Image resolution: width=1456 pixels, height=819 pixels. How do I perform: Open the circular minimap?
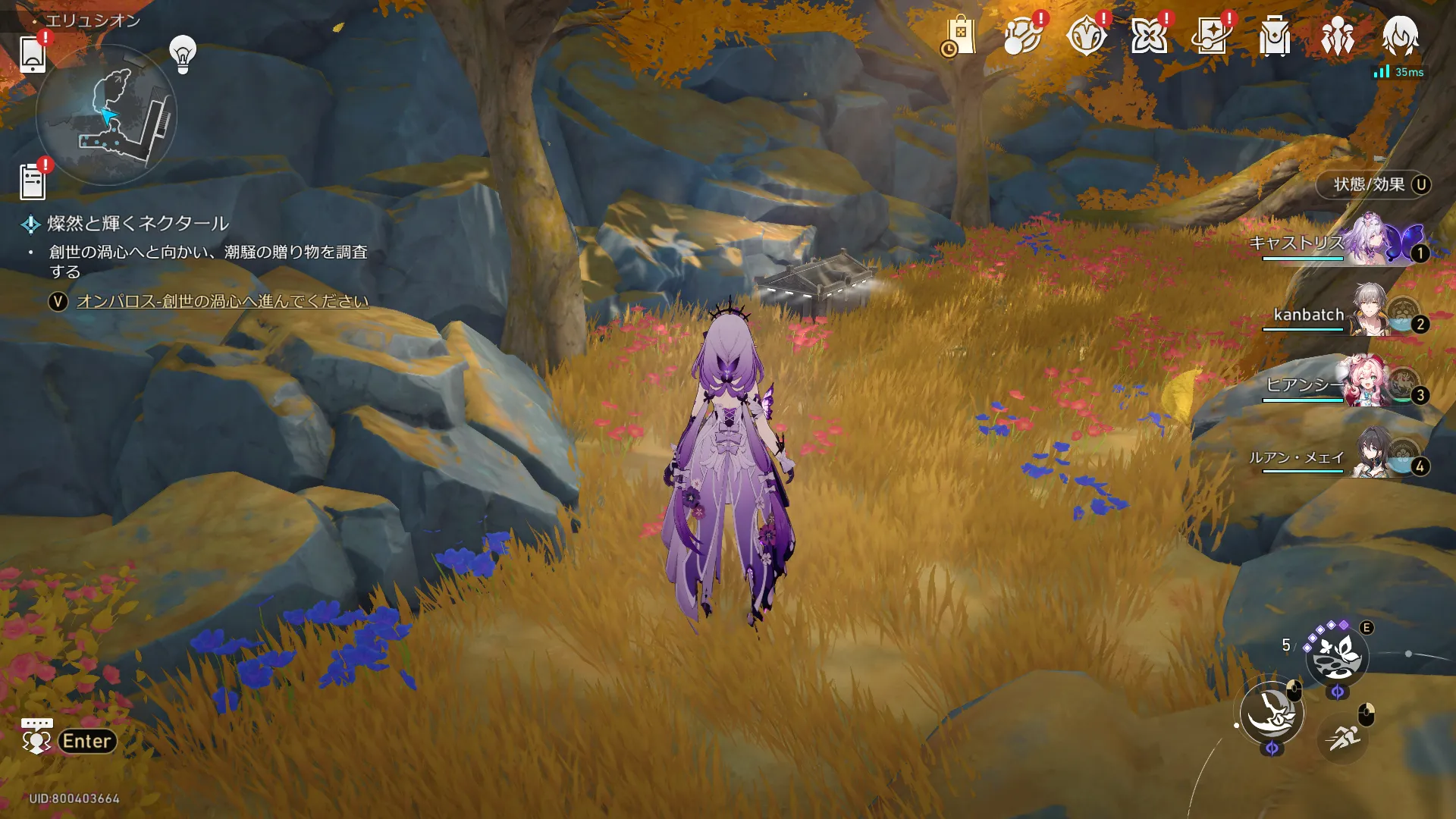click(x=106, y=115)
